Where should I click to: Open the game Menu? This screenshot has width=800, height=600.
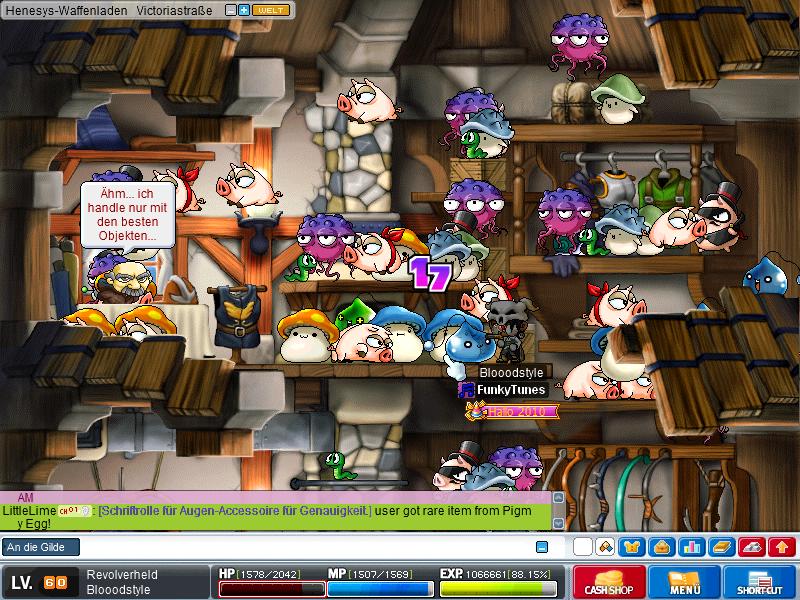[685, 583]
